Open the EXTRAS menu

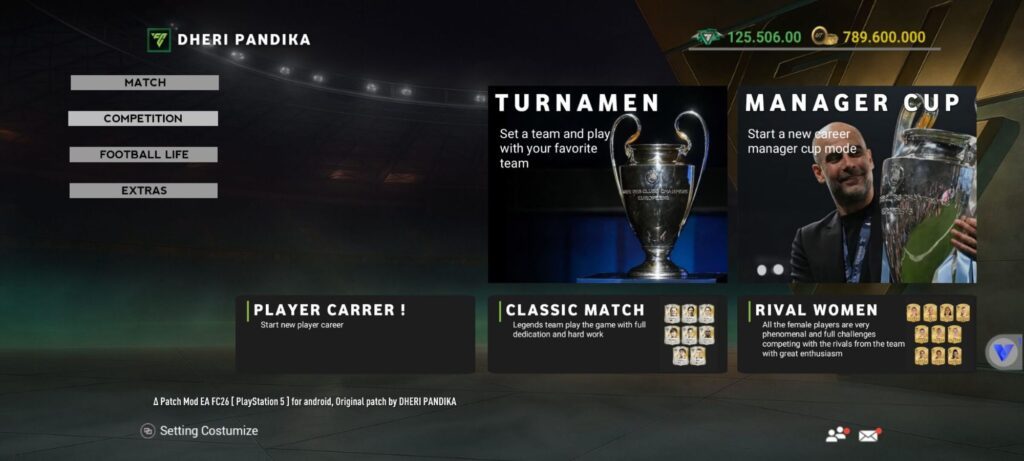(144, 191)
